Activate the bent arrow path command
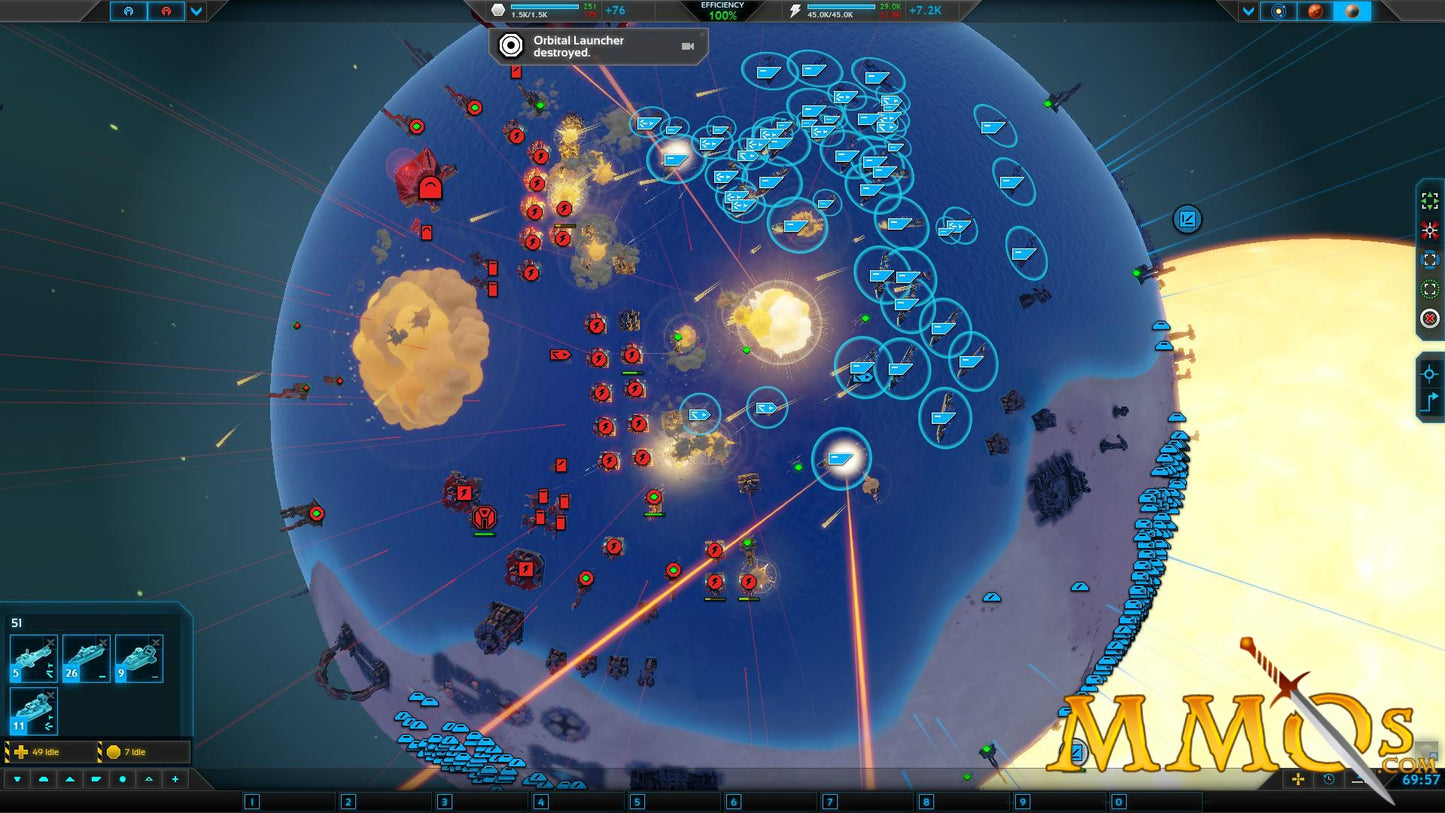The width and height of the screenshot is (1445, 813). click(x=1430, y=402)
